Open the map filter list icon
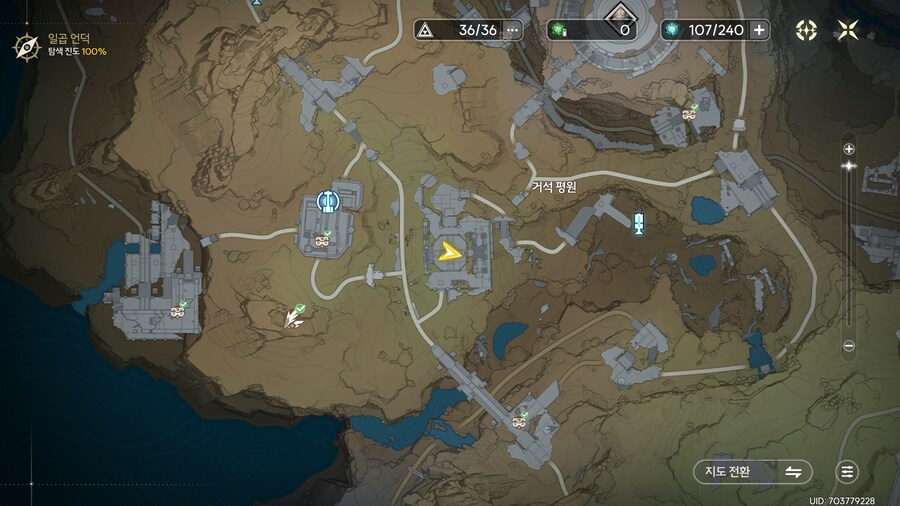This screenshot has height=506, width=900. (x=848, y=472)
